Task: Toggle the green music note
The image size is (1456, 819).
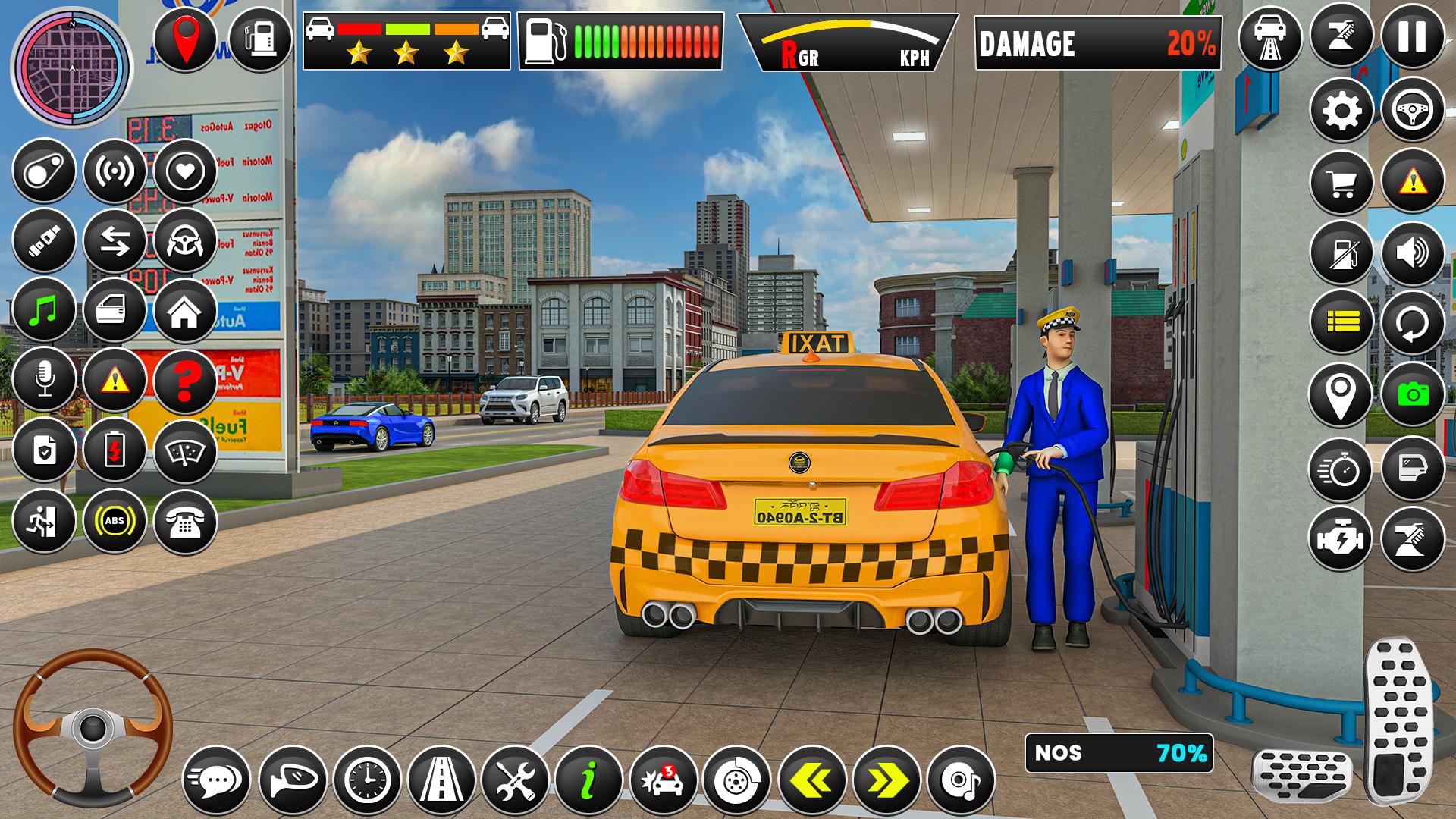Action: coord(44,310)
